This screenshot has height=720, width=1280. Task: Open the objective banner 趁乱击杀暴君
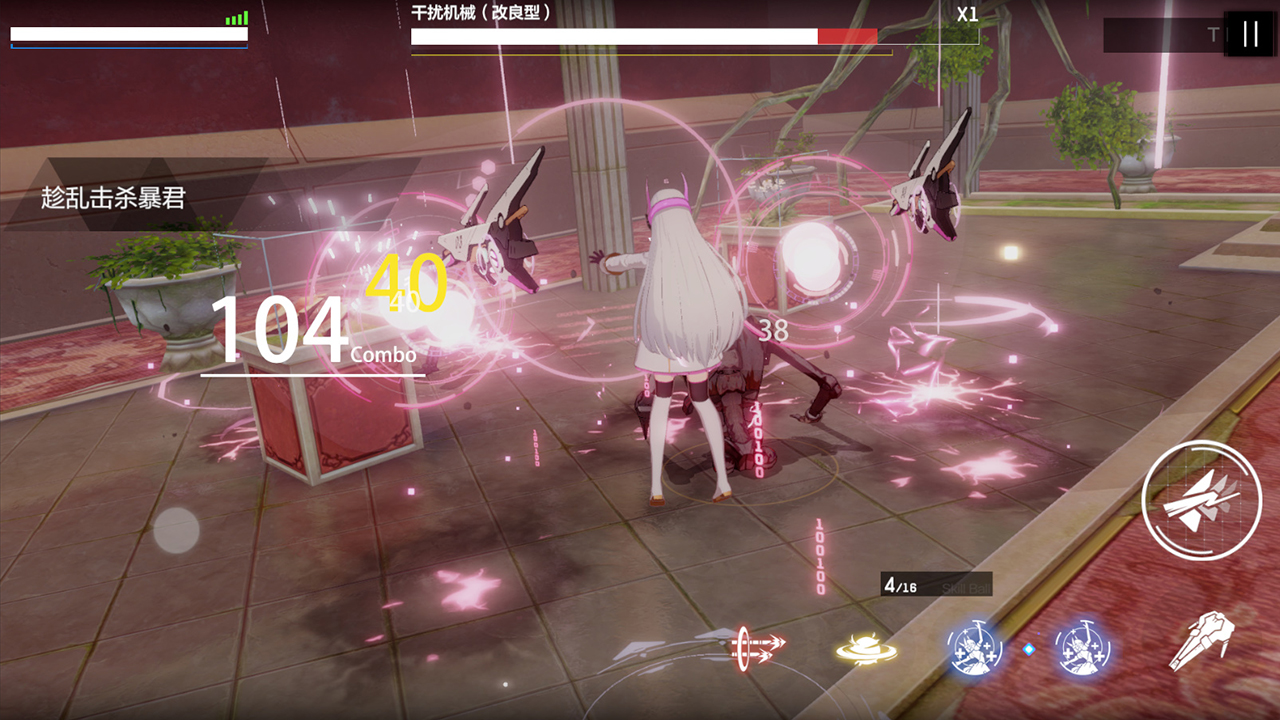[114, 198]
